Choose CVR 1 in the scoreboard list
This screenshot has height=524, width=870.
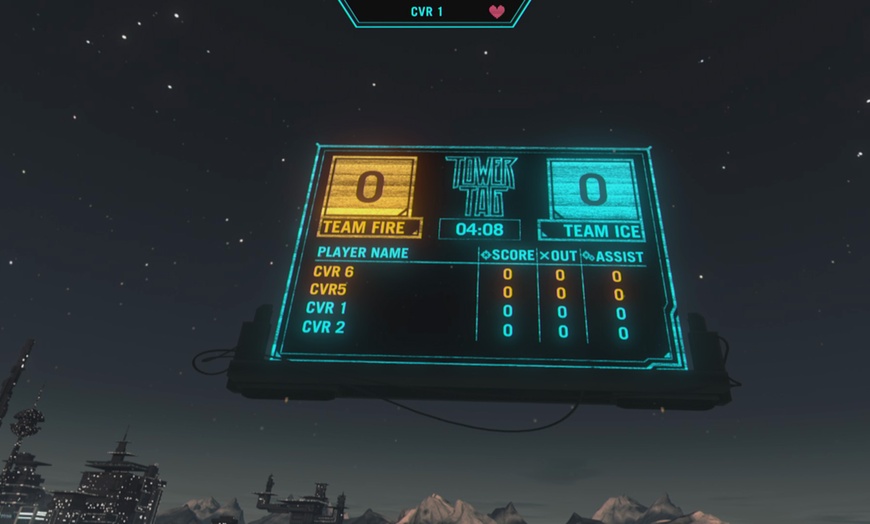[x=327, y=308]
